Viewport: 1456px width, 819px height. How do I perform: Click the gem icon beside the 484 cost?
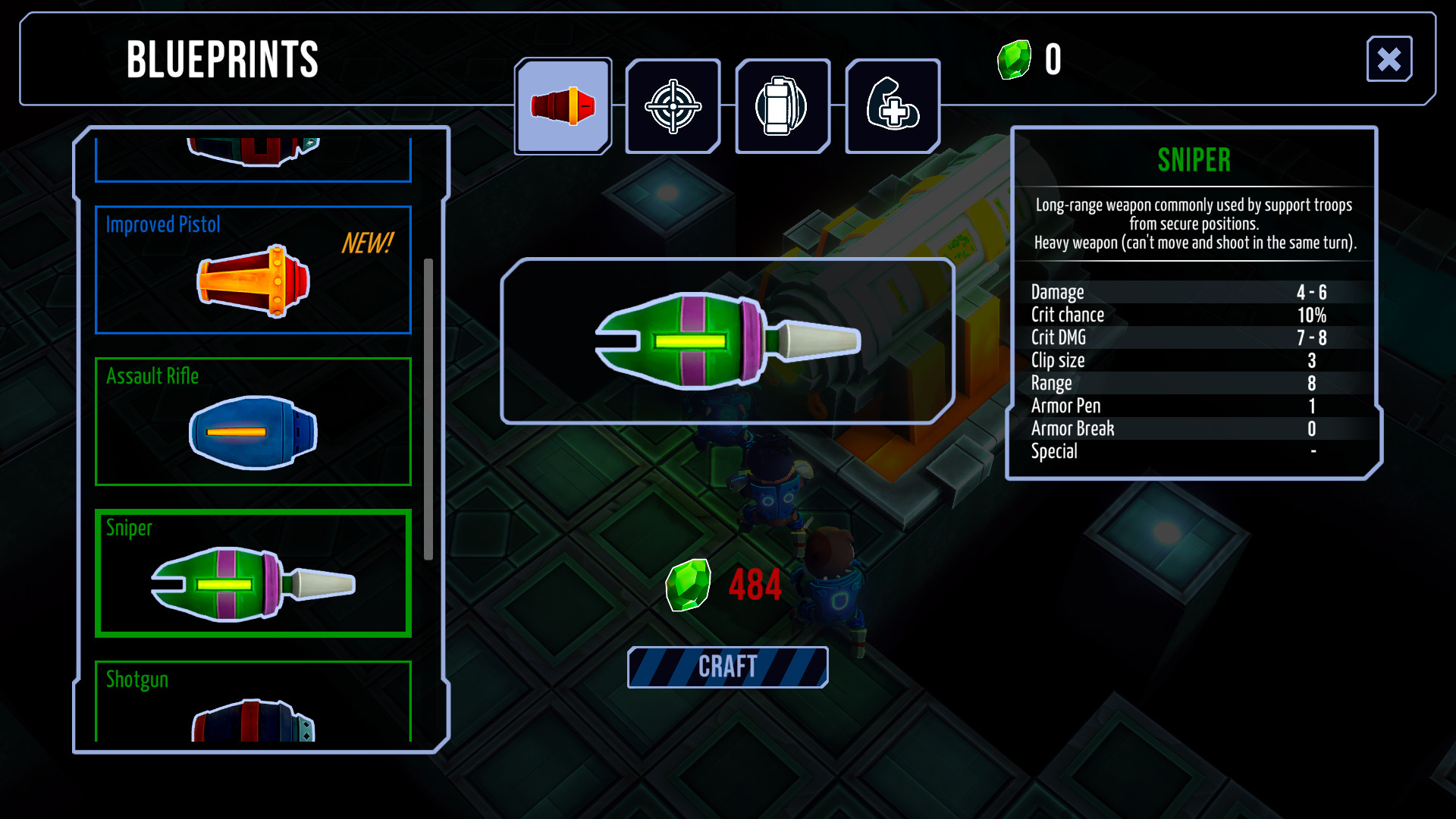(687, 585)
